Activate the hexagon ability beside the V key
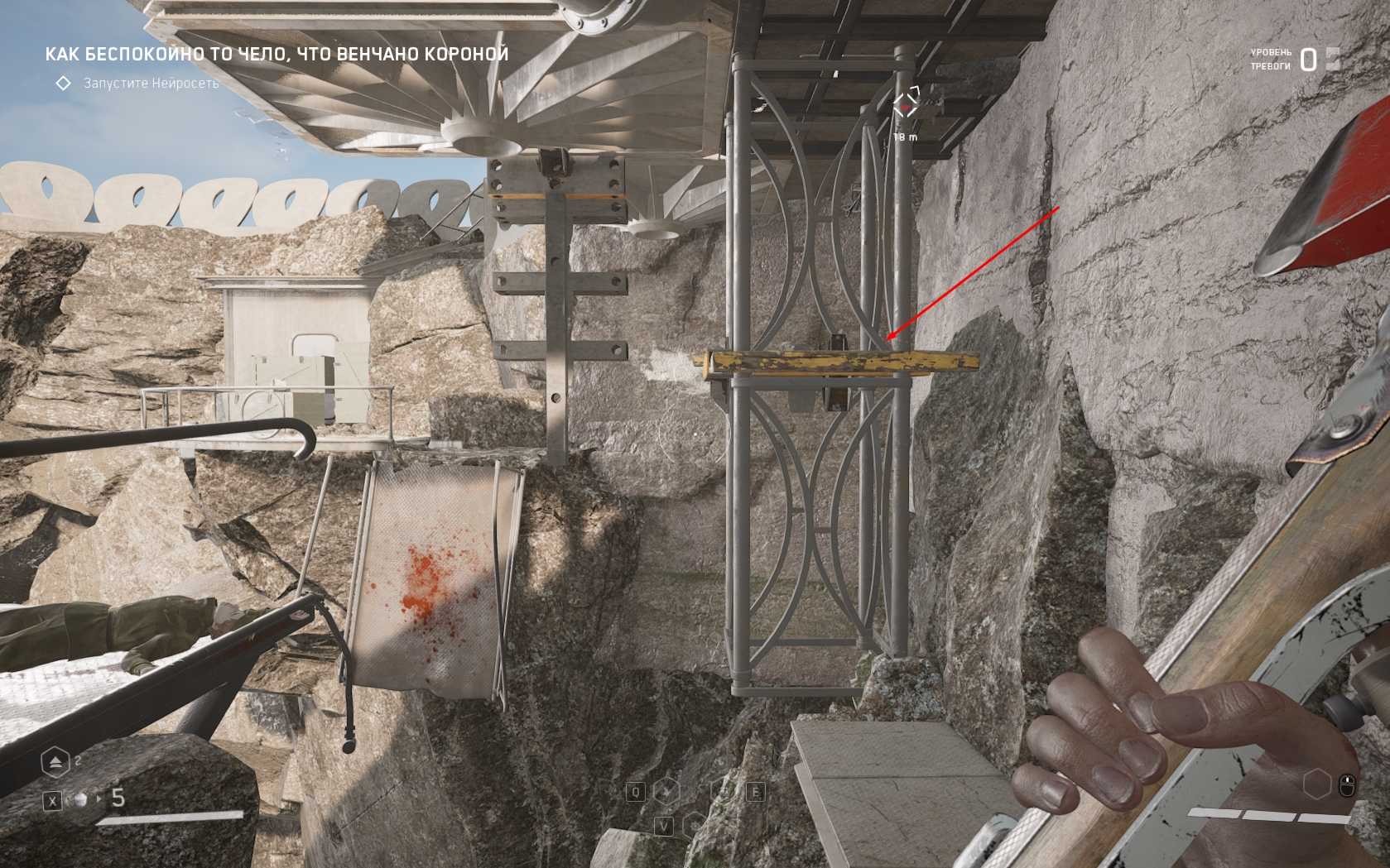Screen dimensions: 1390x868 (x=695, y=824)
